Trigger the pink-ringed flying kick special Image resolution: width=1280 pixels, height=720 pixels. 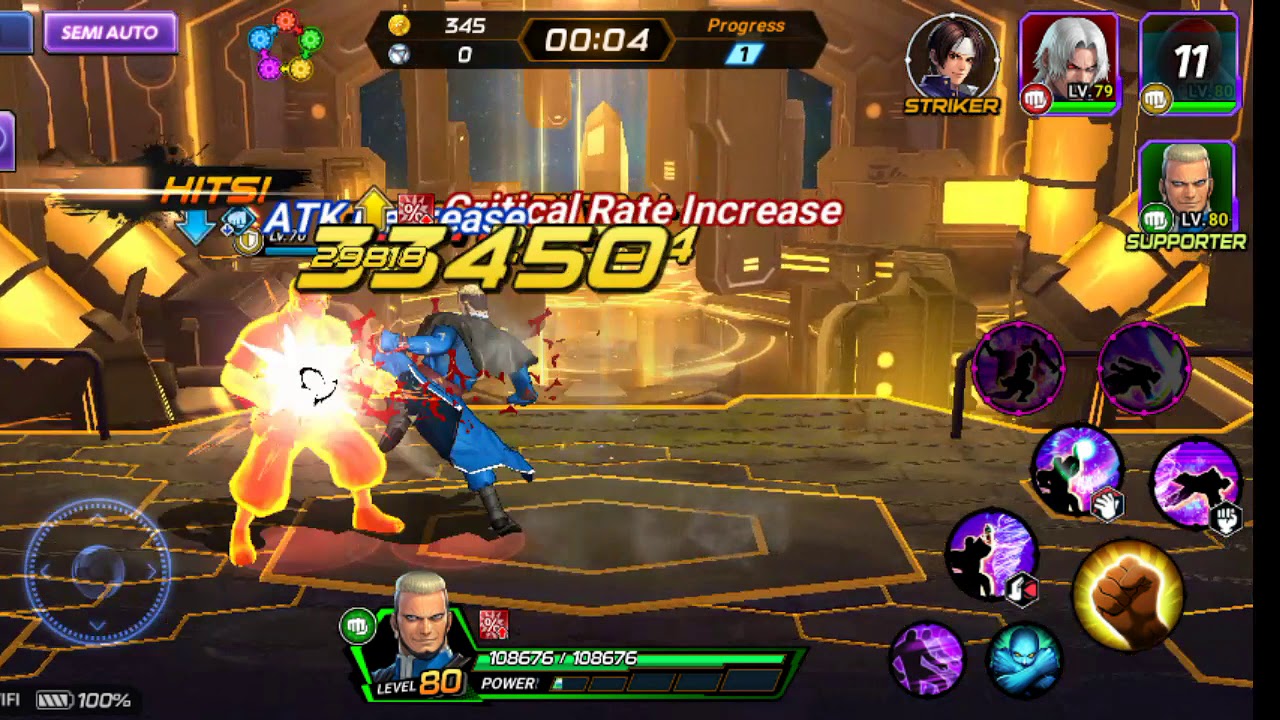click(x=1144, y=368)
